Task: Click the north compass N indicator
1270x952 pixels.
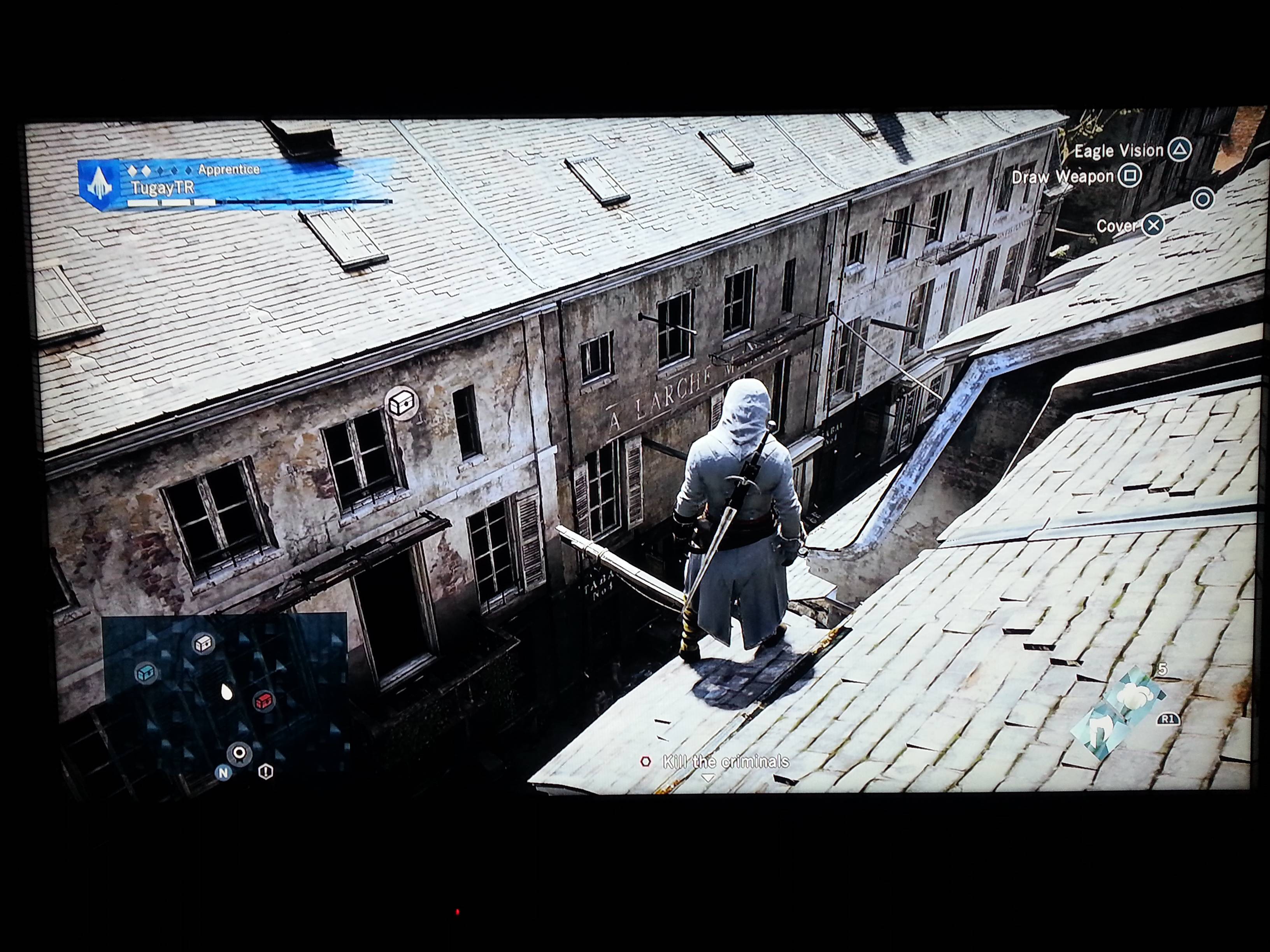Action: click(x=223, y=772)
